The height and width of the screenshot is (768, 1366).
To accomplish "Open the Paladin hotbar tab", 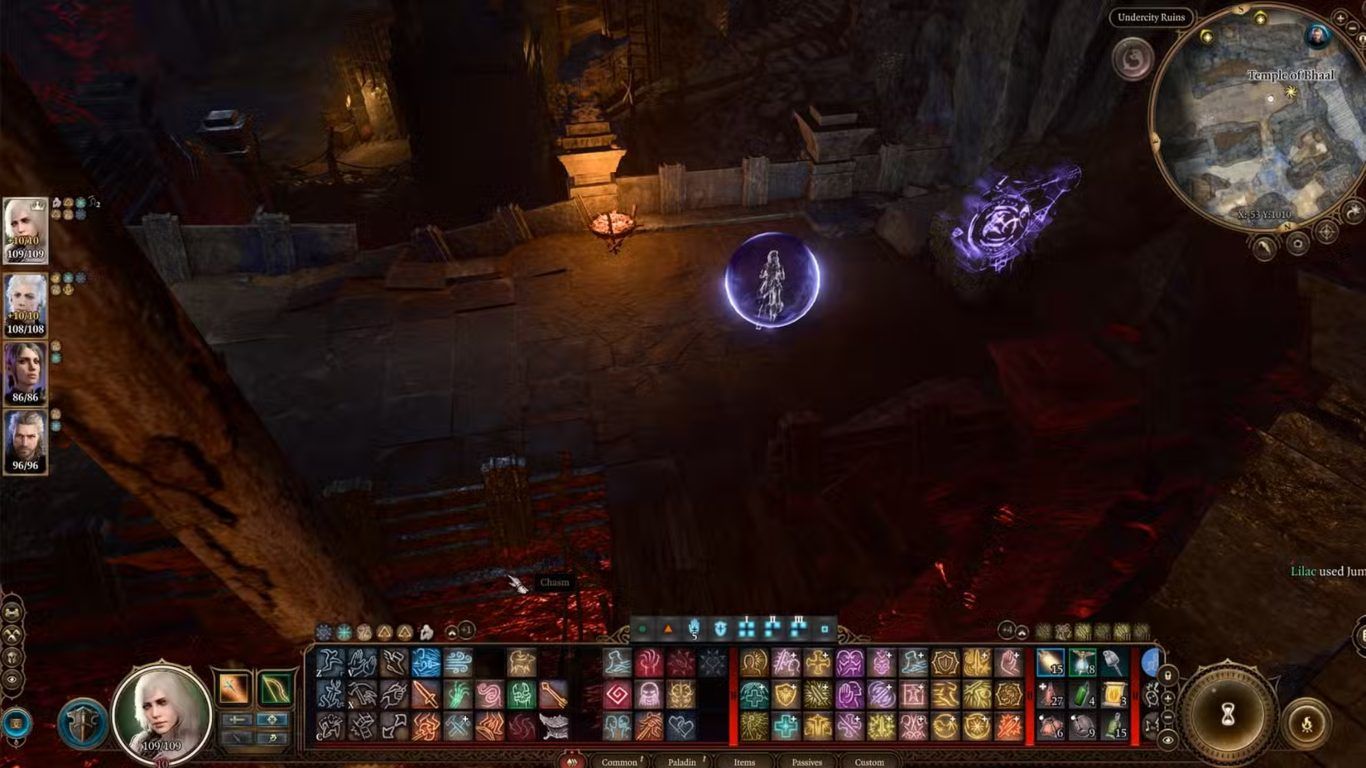I will coord(681,762).
